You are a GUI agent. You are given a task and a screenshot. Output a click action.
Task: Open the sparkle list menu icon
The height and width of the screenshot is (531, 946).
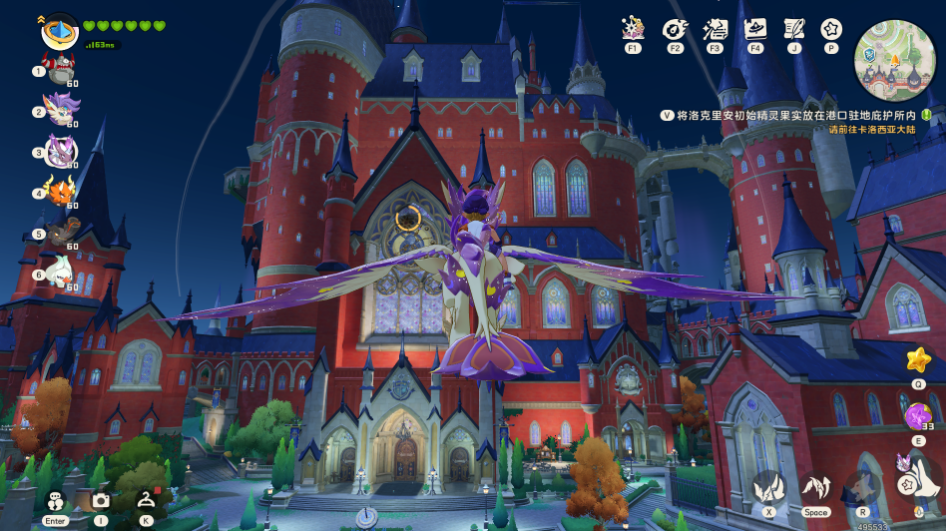tap(714, 29)
